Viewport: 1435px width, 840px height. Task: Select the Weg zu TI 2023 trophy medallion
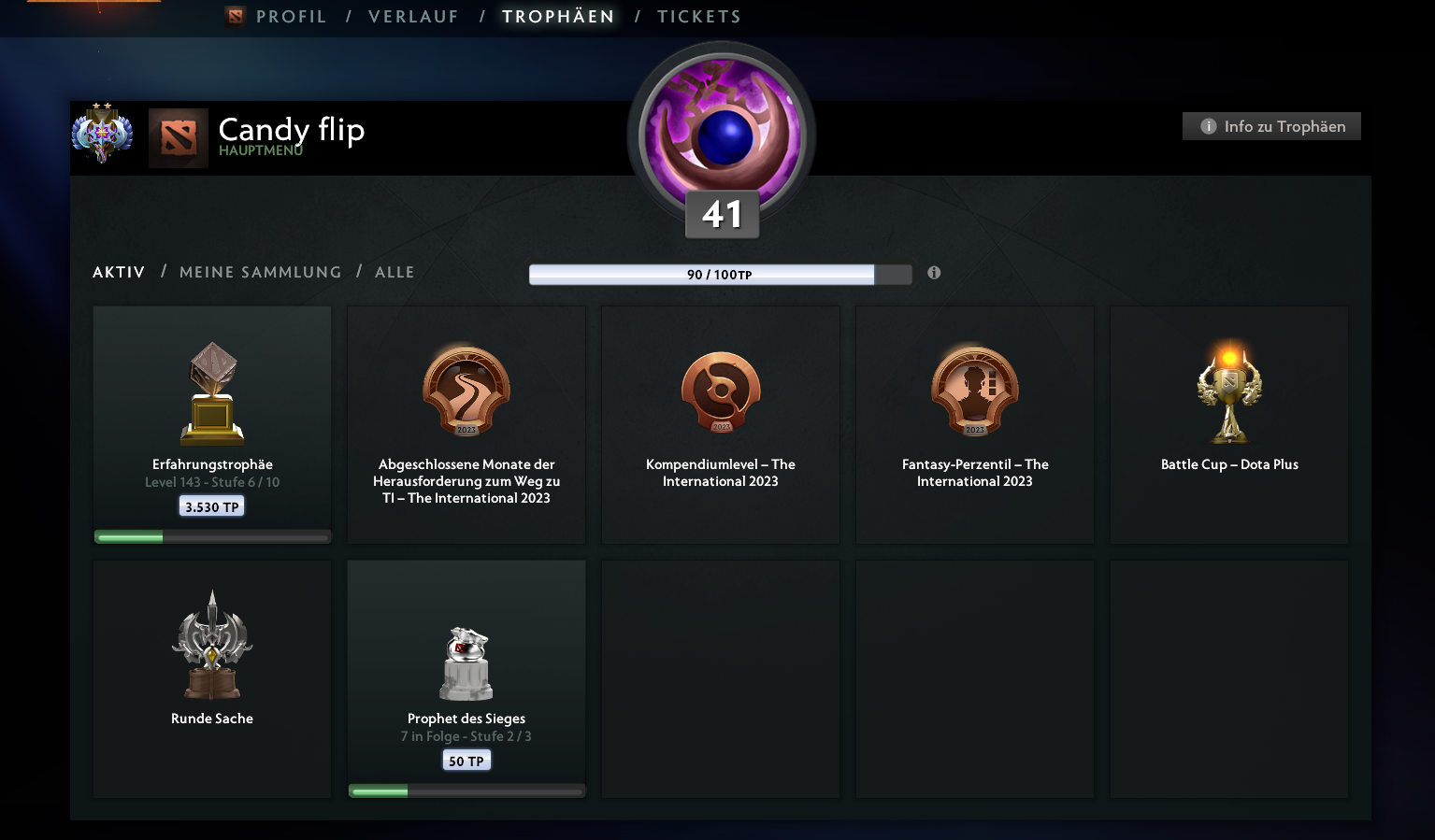[466, 392]
